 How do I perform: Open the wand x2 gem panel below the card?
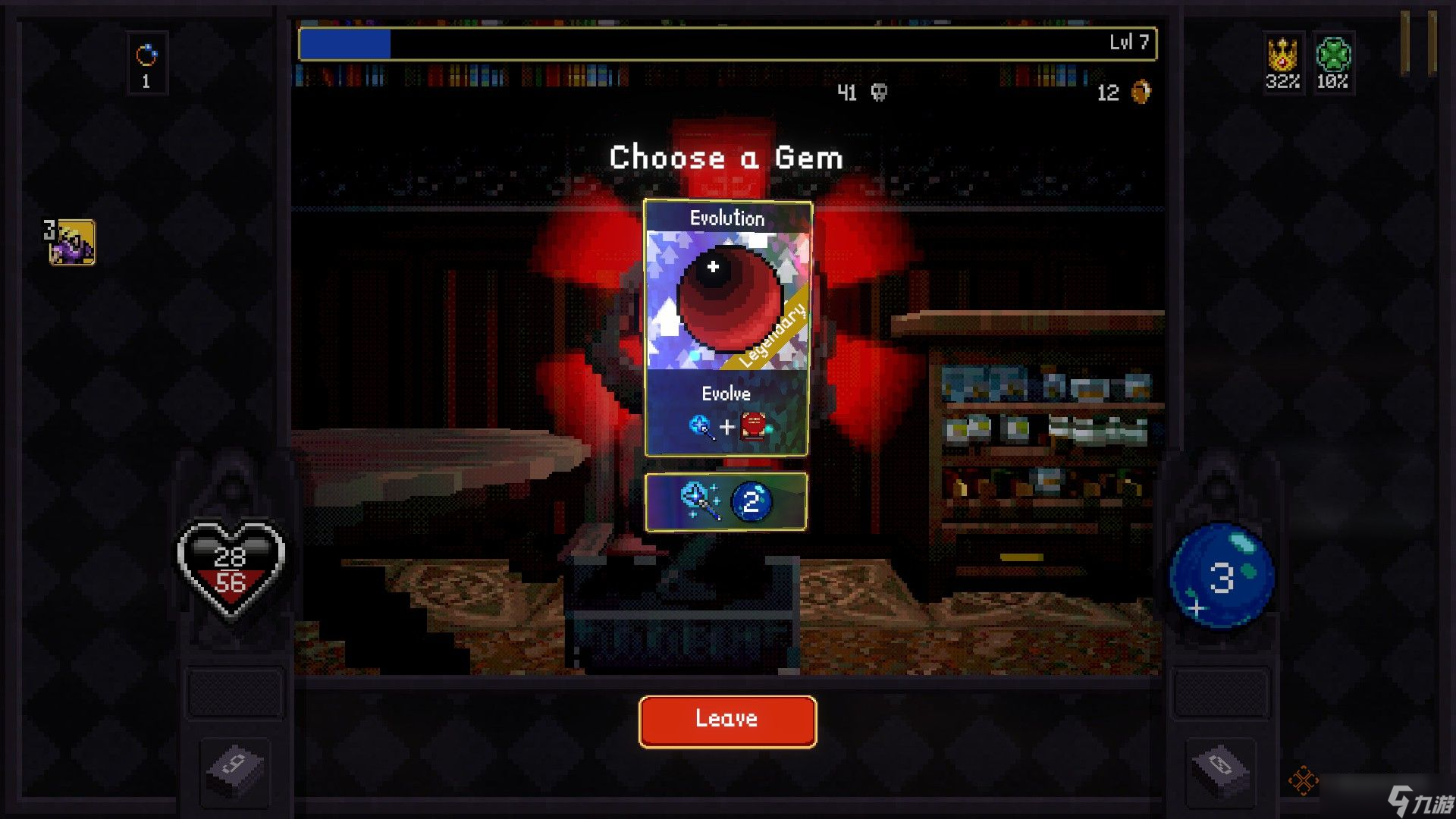coord(726,502)
